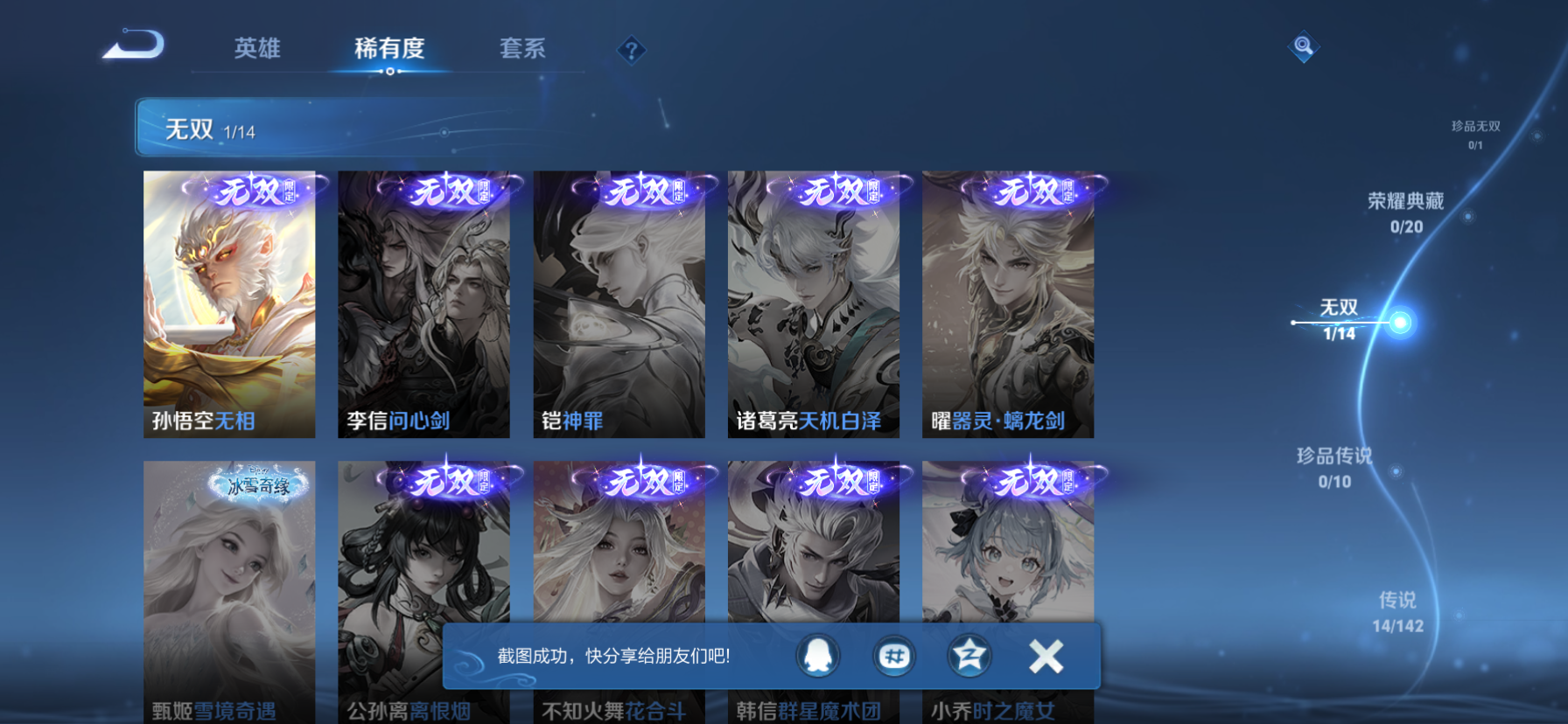Share screenshot via the QQ channel hashtag icon
This screenshot has height=724, width=1568.
point(892,656)
